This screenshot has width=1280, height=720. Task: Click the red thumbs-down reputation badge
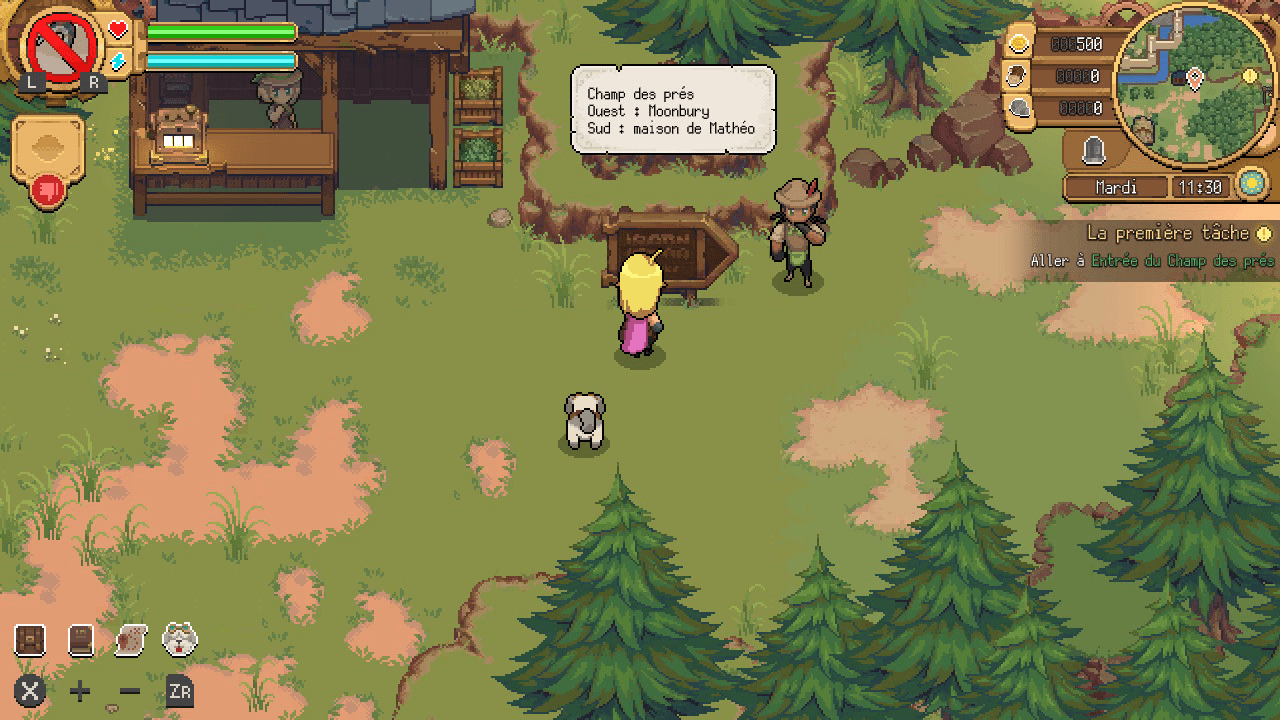(x=47, y=190)
